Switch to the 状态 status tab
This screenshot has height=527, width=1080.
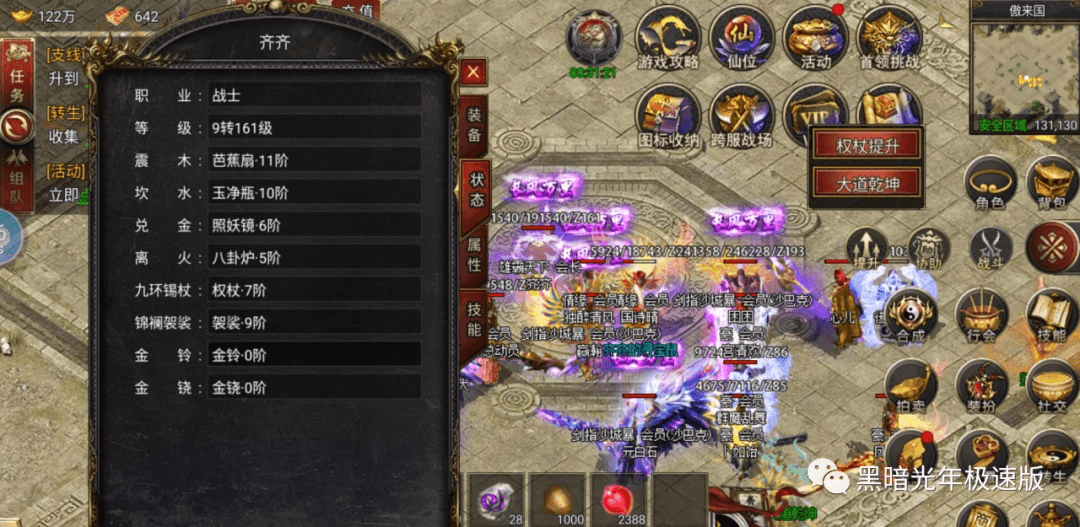pos(475,186)
